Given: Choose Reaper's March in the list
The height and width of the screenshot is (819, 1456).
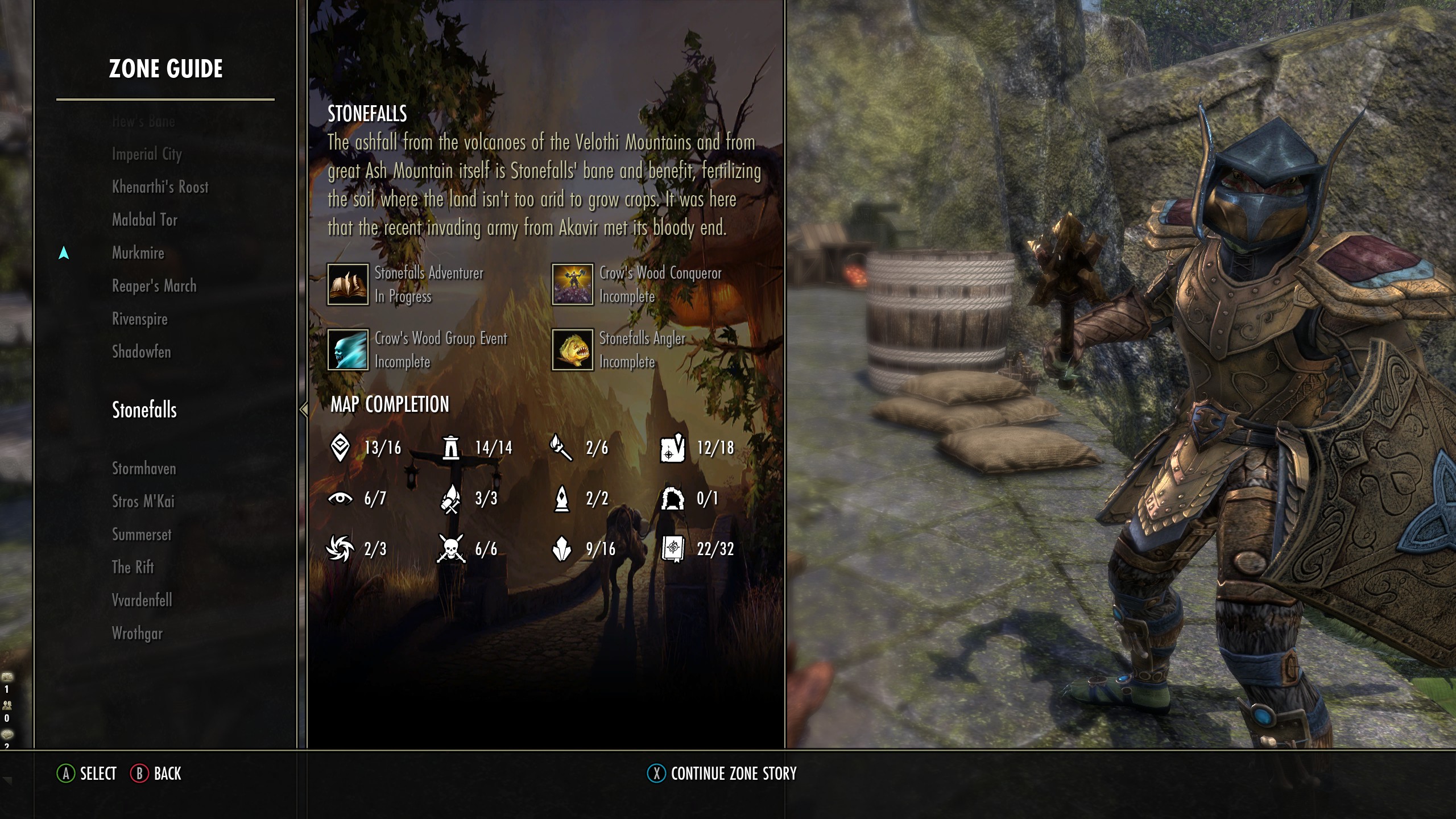Looking at the screenshot, I should tap(154, 286).
